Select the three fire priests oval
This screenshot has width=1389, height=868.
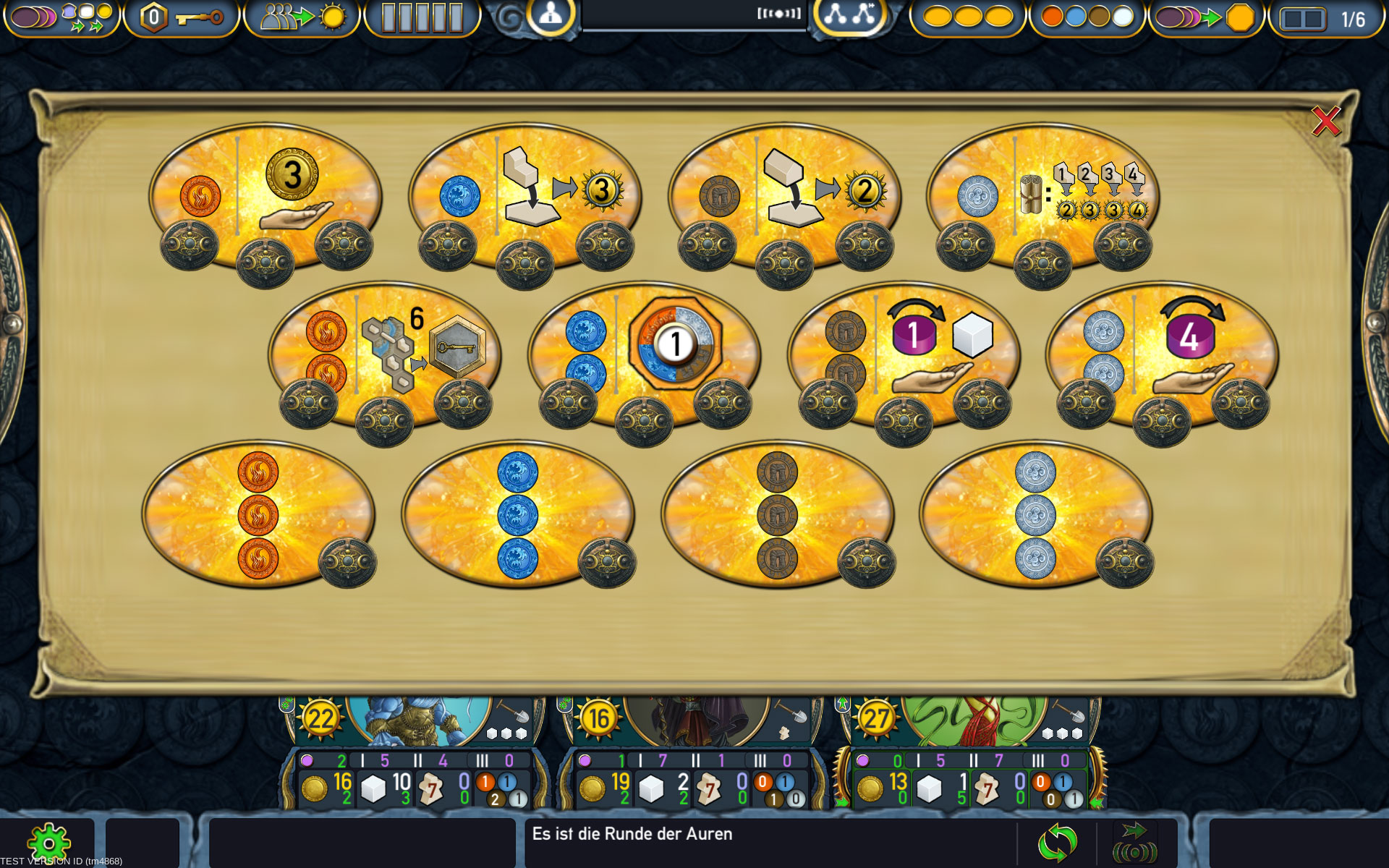[x=258, y=514]
